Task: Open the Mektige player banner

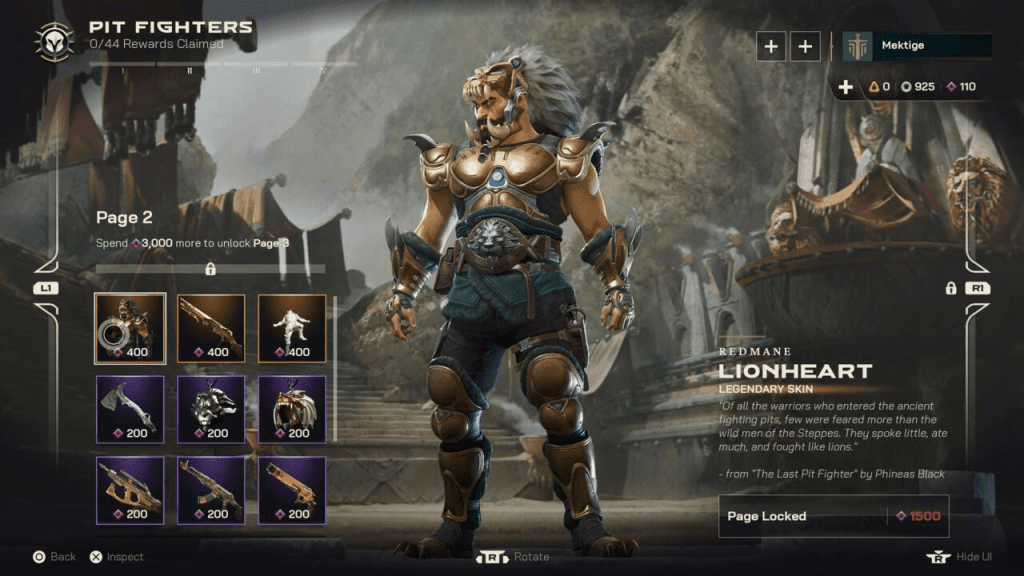Action: (x=917, y=46)
